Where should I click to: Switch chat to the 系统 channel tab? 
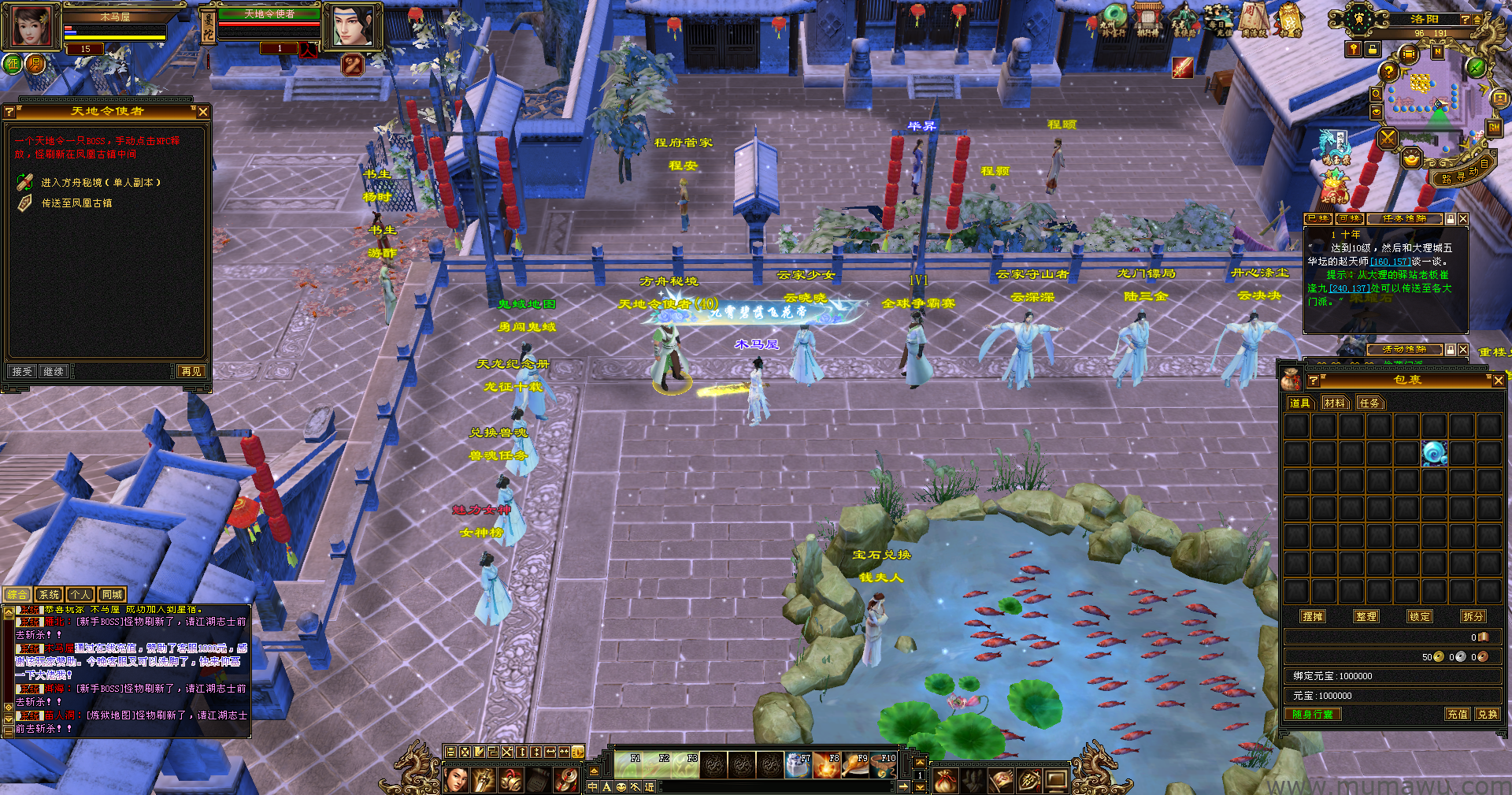click(49, 595)
